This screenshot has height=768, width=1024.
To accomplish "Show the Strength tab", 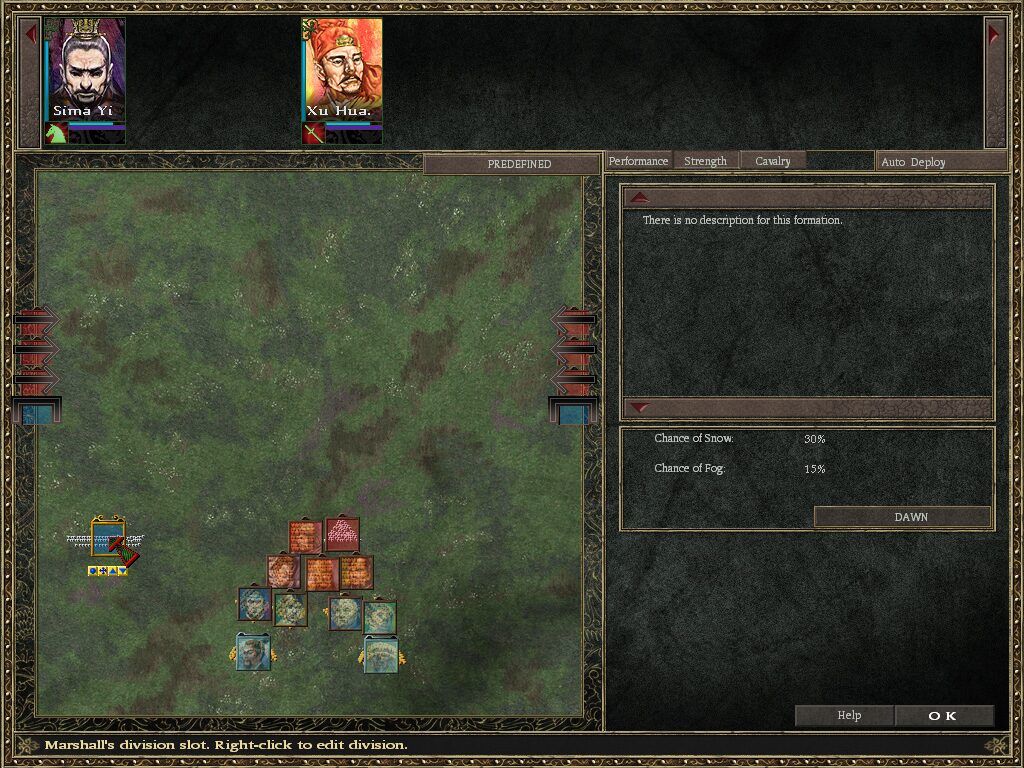I will pos(706,161).
